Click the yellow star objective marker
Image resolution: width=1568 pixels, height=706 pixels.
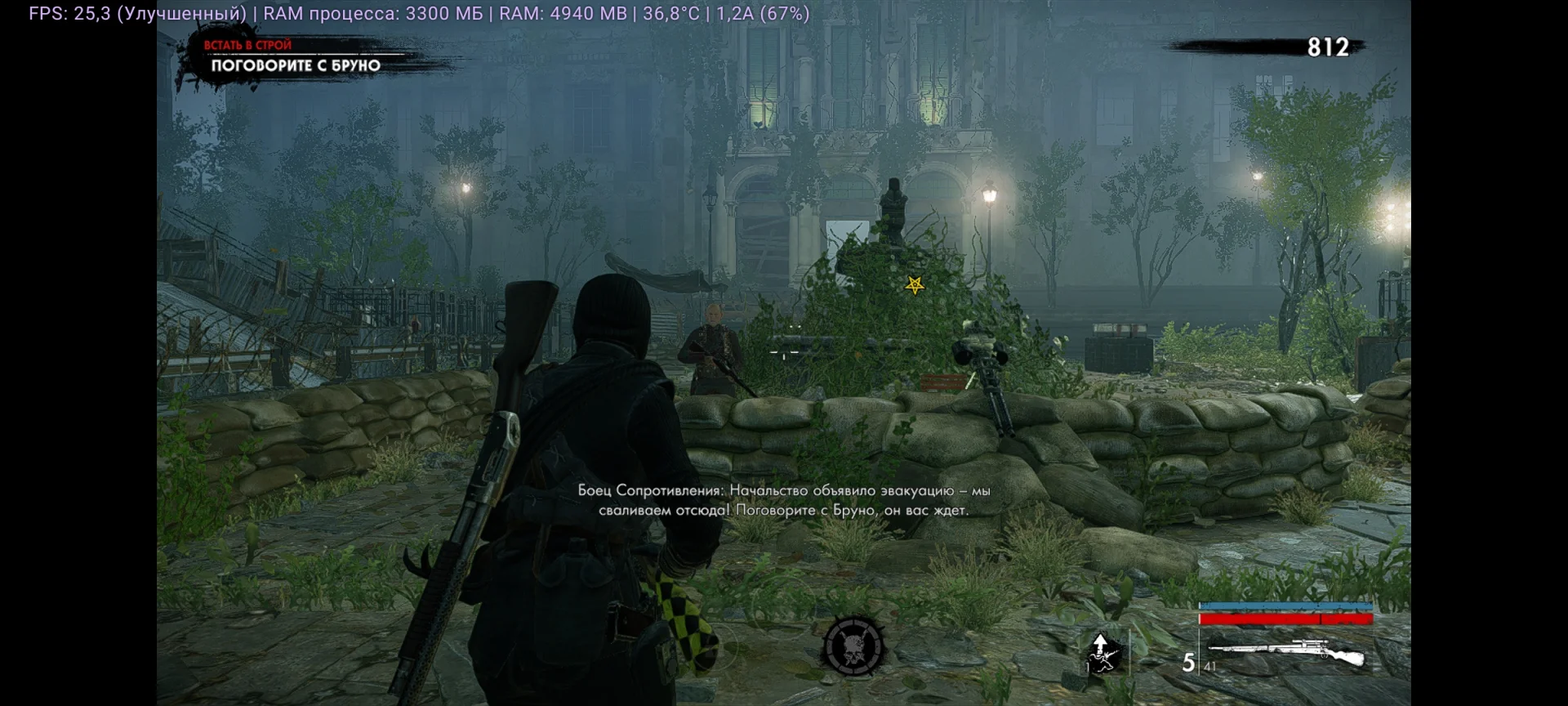click(x=915, y=285)
